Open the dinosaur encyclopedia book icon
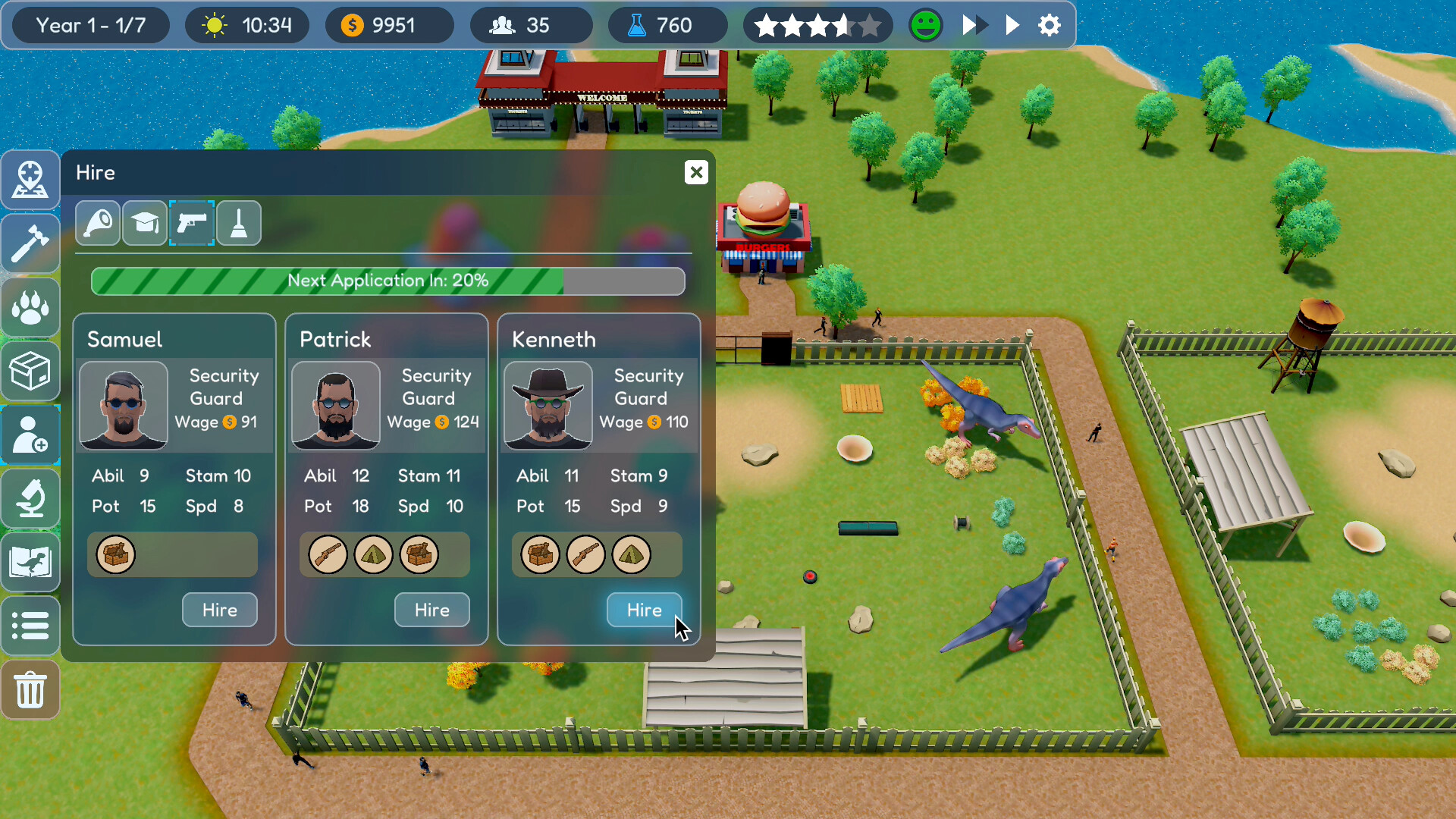 point(30,562)
